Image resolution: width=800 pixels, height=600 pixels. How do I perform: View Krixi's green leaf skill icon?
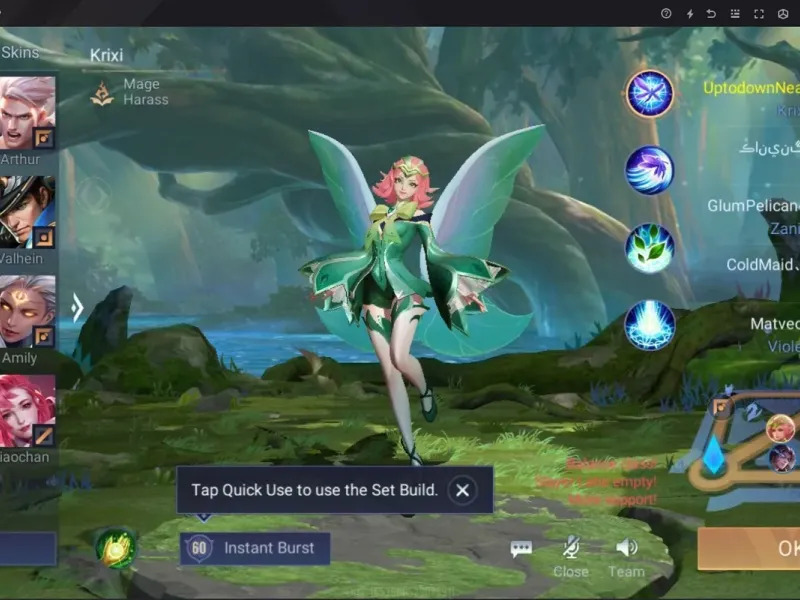[x=650, y=248]
